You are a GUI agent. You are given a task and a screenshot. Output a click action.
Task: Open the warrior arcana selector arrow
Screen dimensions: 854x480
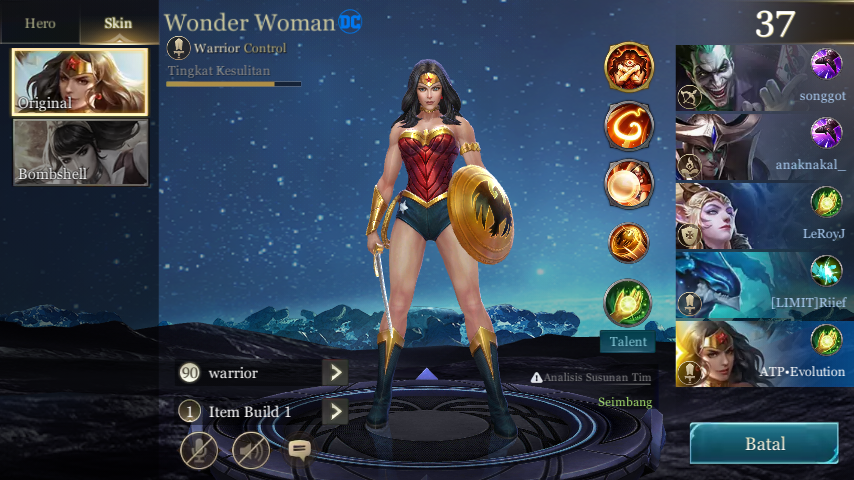334,373
